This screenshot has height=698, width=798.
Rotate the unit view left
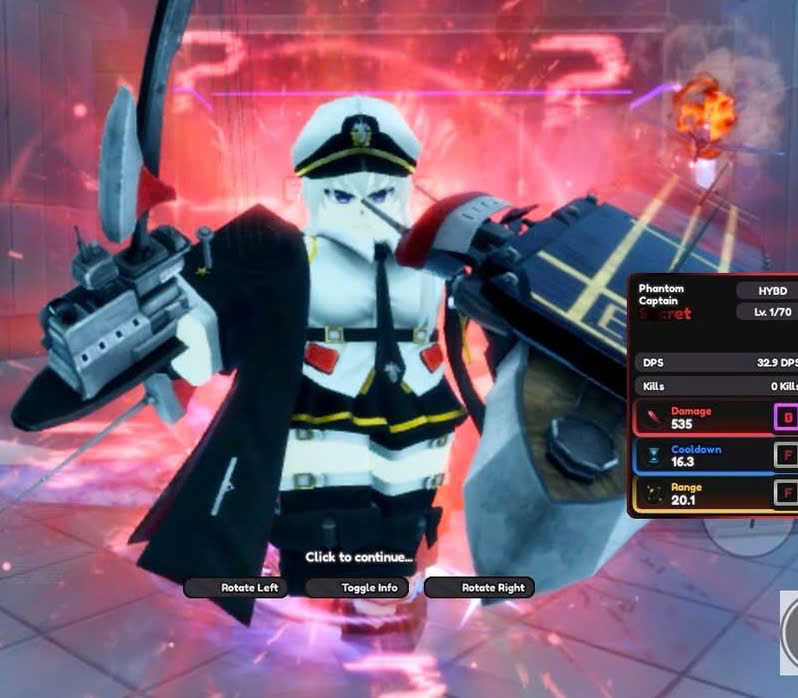click(x=239, y=588)
